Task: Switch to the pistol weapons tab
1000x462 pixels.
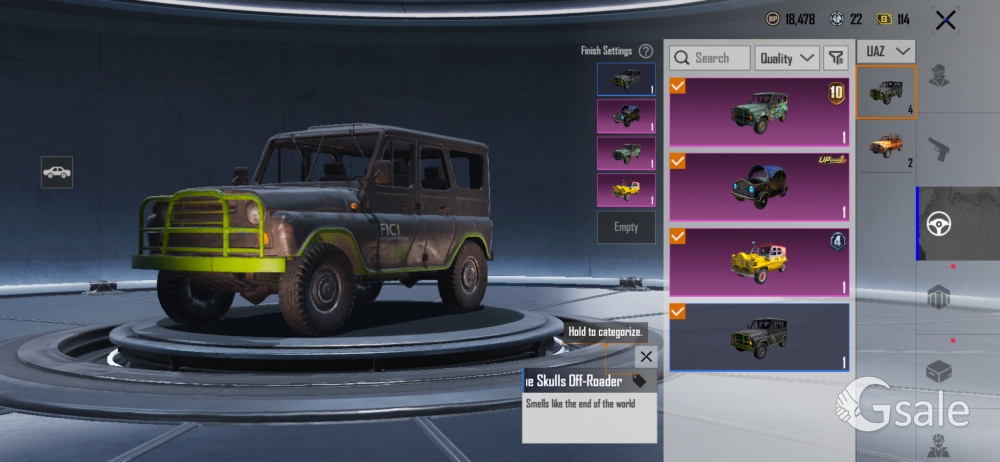Action: pyautogui.click(x=938, y=149)
